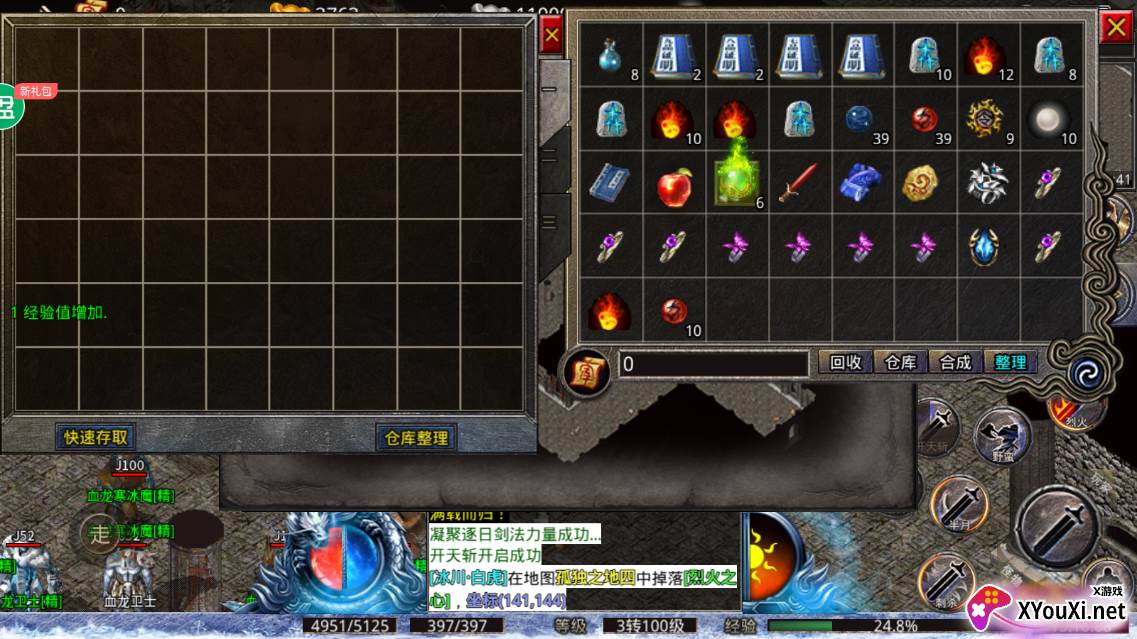Choose the silver dragon ring item

986,183
